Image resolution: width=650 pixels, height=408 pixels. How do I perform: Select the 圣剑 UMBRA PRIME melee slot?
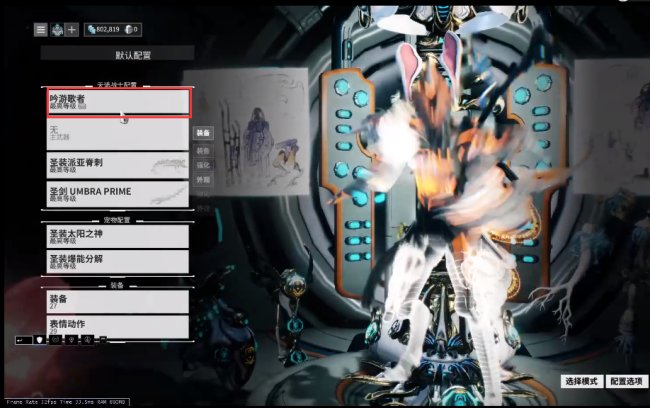118,193
